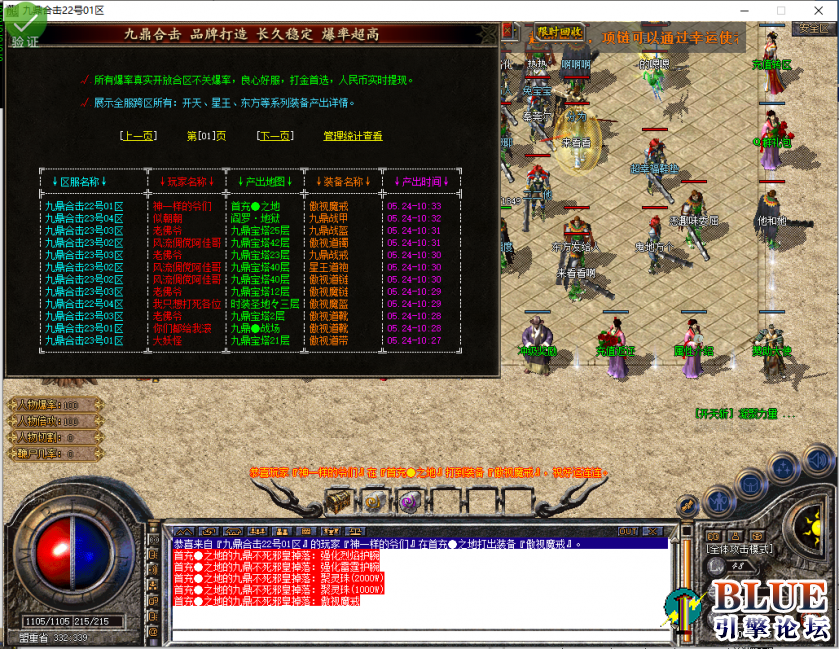The width and height of the screenshot is (839, 649).
Task: Go to the next page (下一页)
Action: click(x=274, y=136)
